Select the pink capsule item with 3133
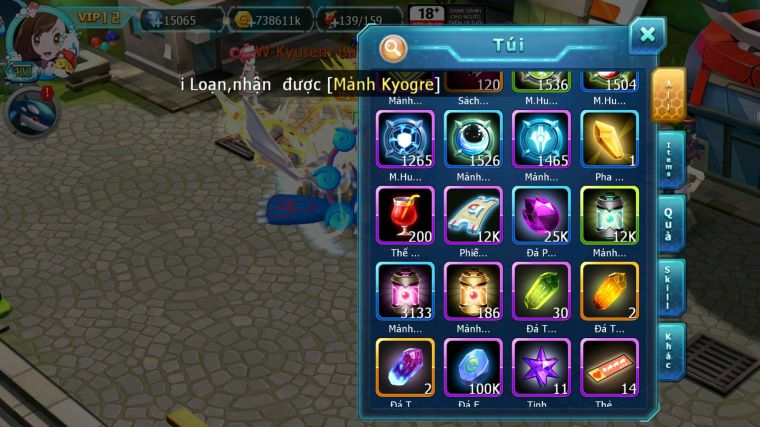The image size is (760, 427). (x=405, y=292)
